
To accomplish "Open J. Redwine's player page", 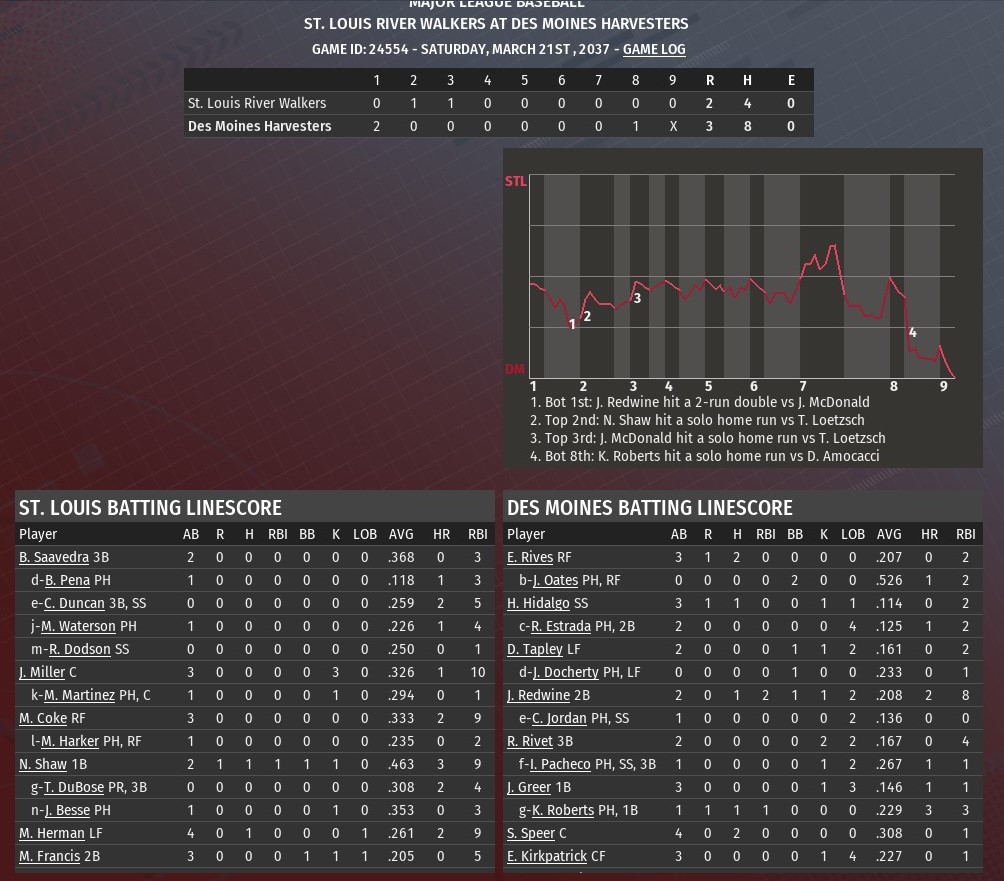I will click(538, 695).
